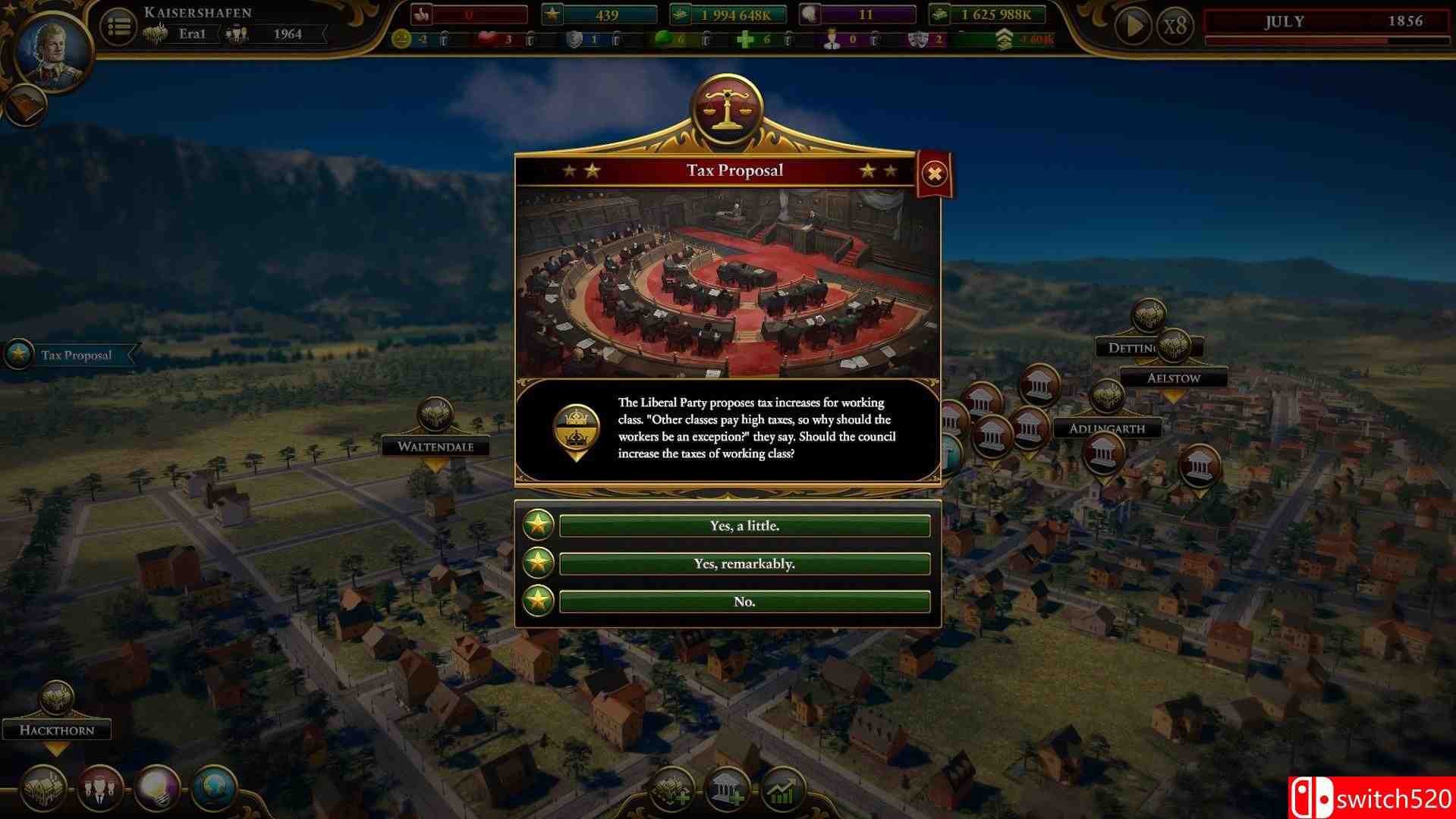Open the innovations lightbulb panel
1456x819 pixels.
[157, 790]
